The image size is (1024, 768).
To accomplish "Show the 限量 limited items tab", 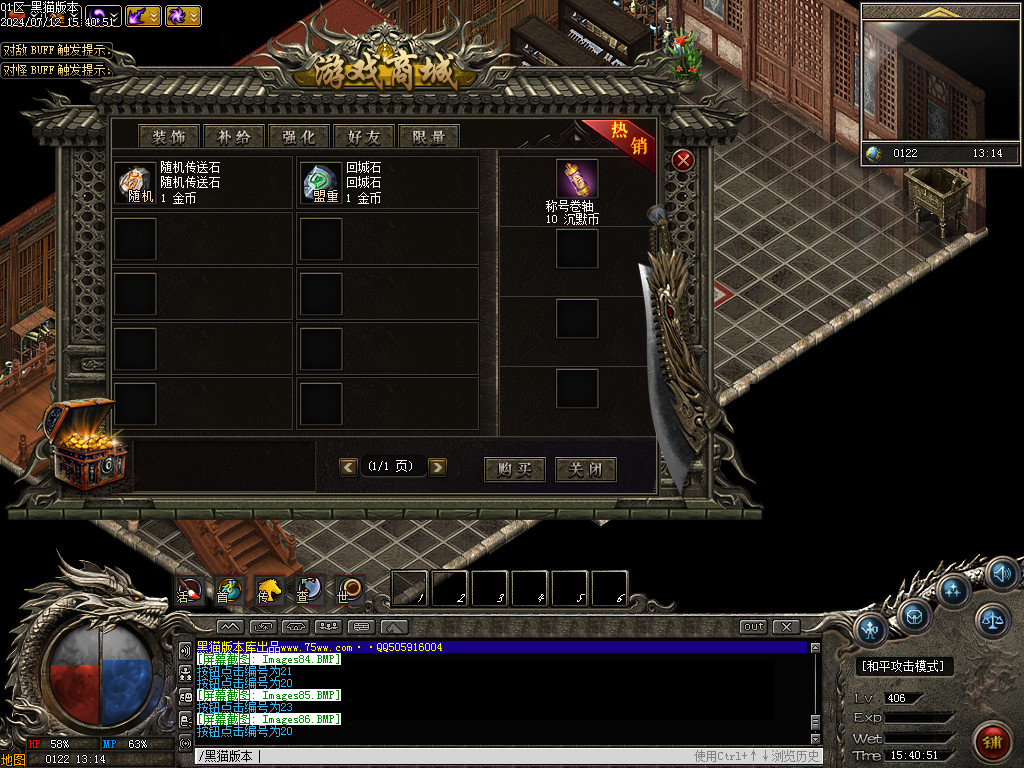I will (x=429, y=137).
